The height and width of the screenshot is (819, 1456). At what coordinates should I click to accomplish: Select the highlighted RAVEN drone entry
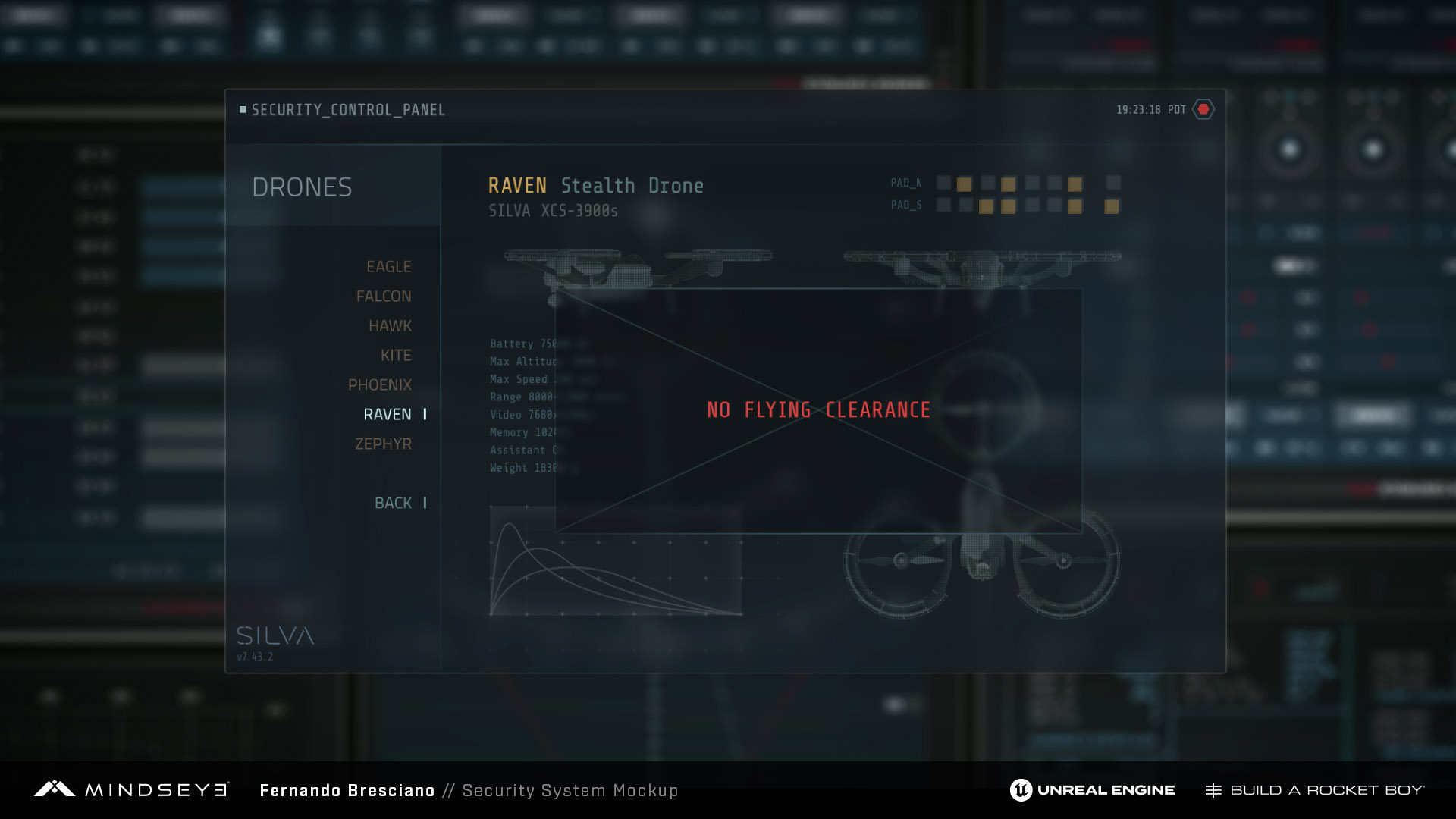tap(388, 415)
